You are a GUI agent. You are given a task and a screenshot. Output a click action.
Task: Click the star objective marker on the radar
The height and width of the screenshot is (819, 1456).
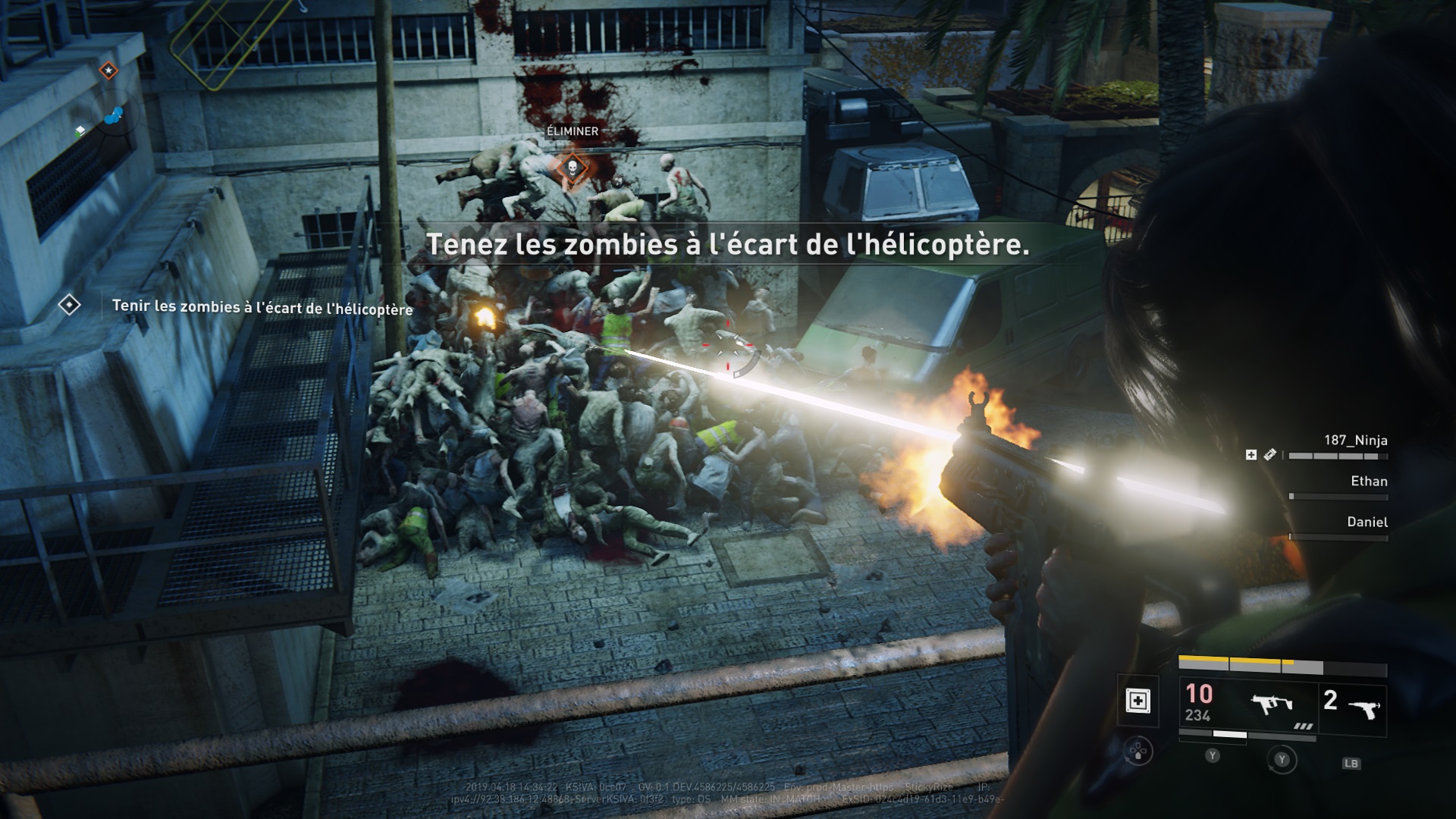pyautogui.click(x=108, y=71)
